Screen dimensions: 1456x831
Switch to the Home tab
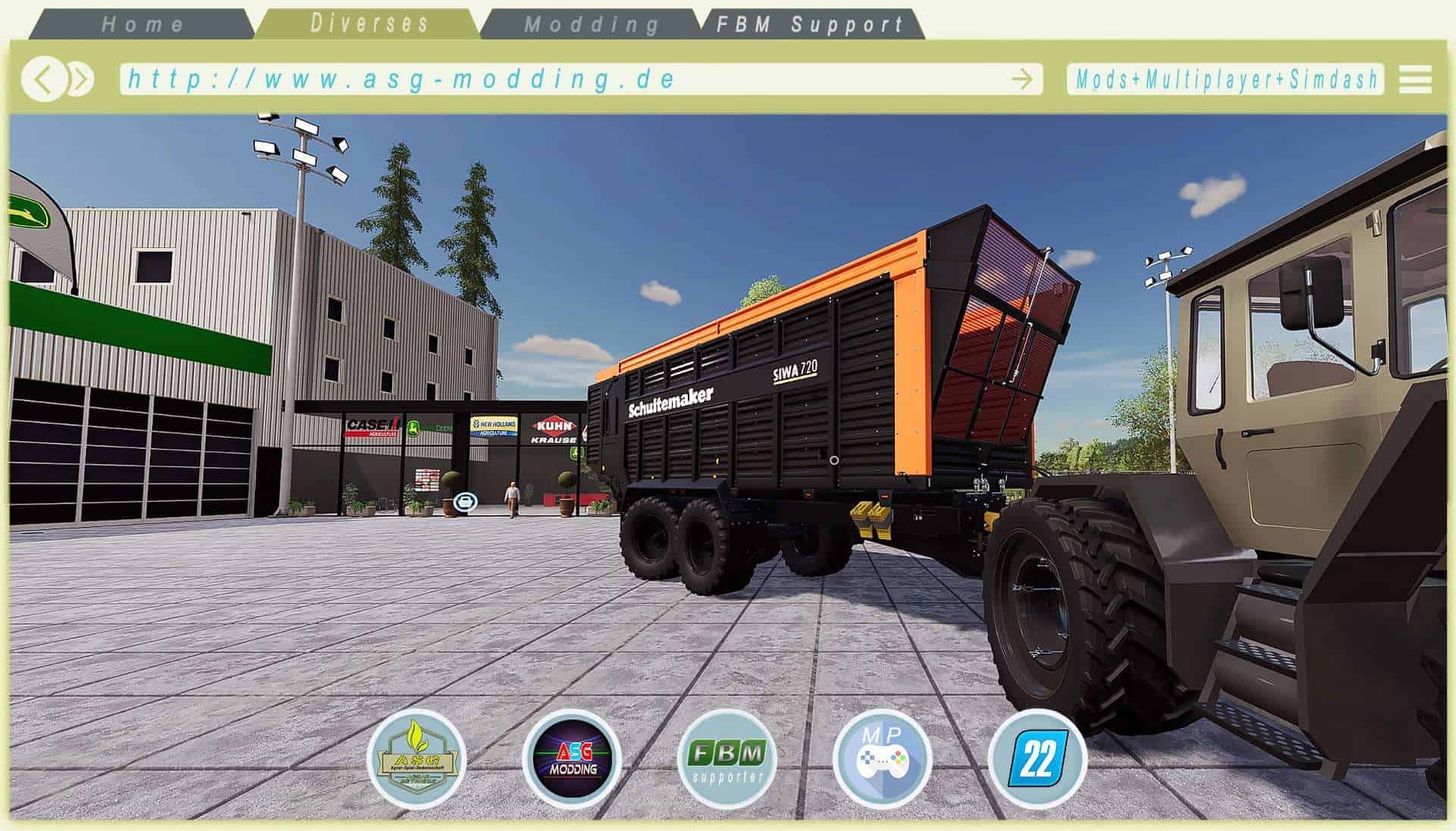(143, 24)
